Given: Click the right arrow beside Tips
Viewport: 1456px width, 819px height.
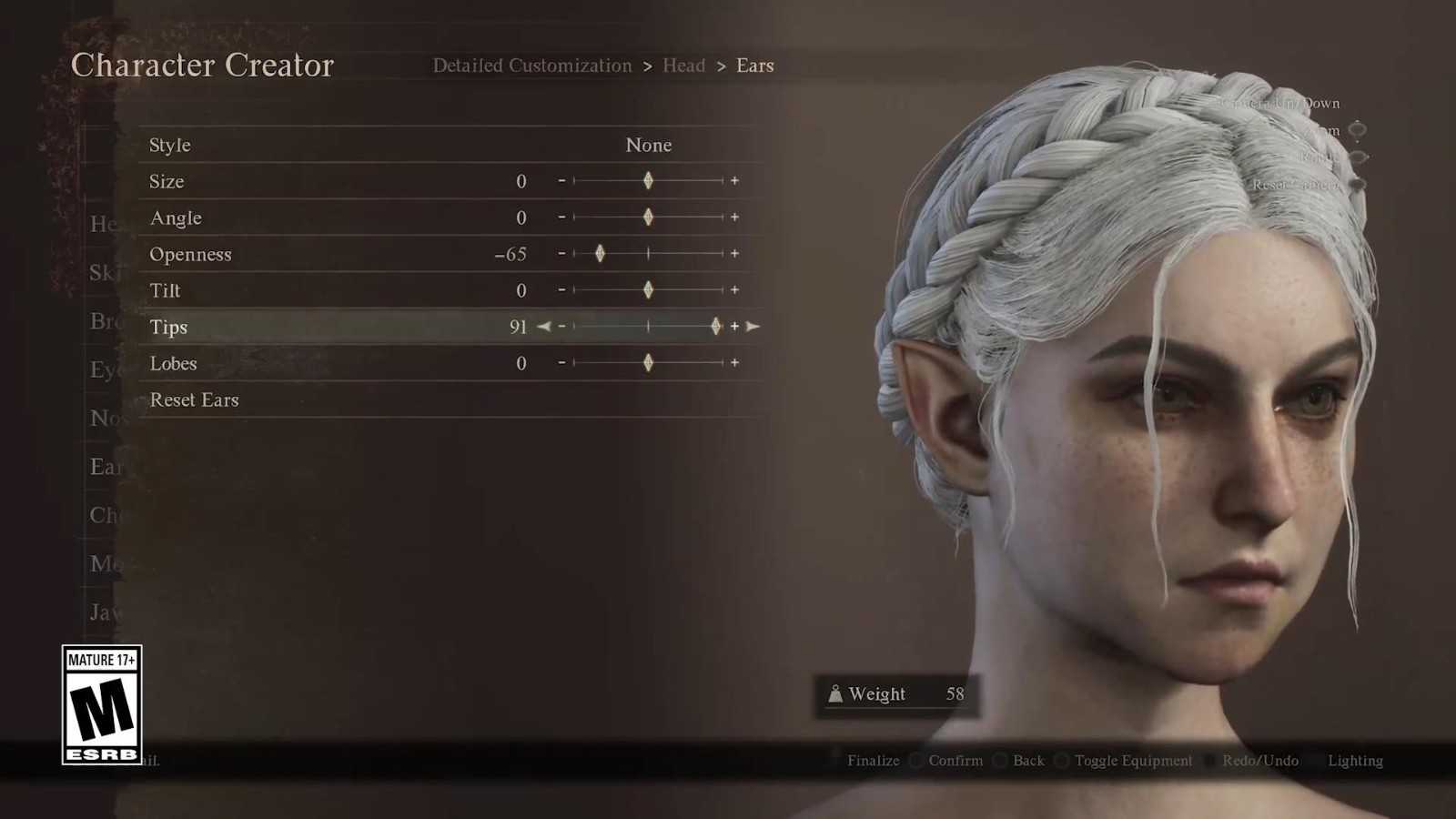Looking at the screenshot, I should 753,327.
